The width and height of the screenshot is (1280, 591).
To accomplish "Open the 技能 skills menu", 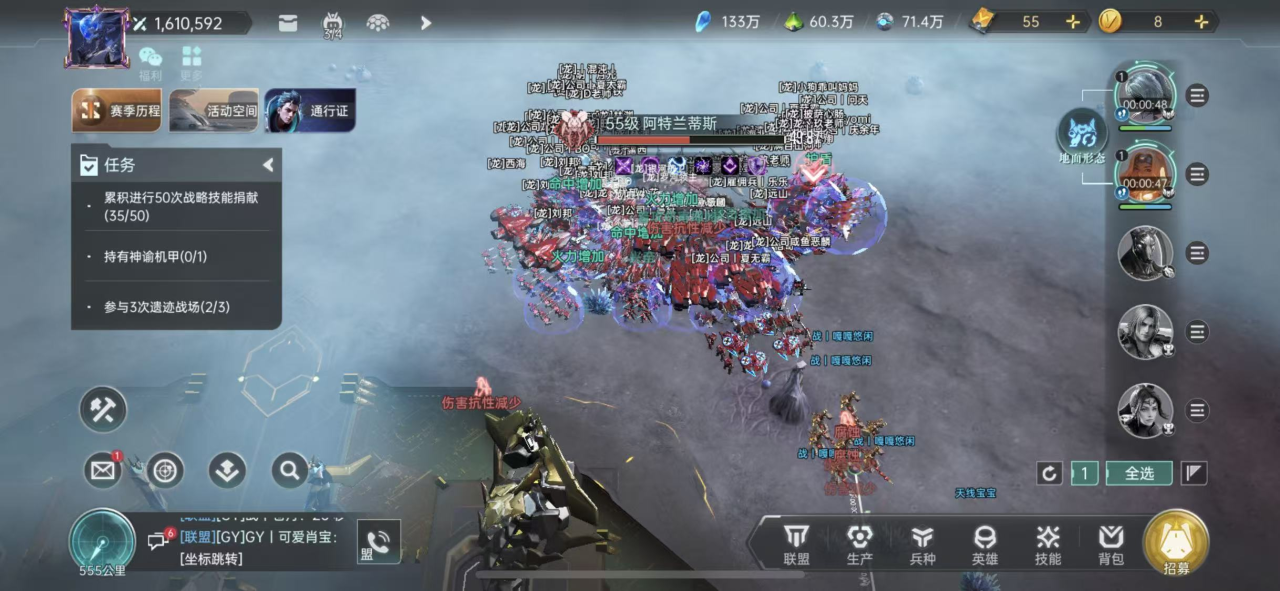I will (1048, 545).
